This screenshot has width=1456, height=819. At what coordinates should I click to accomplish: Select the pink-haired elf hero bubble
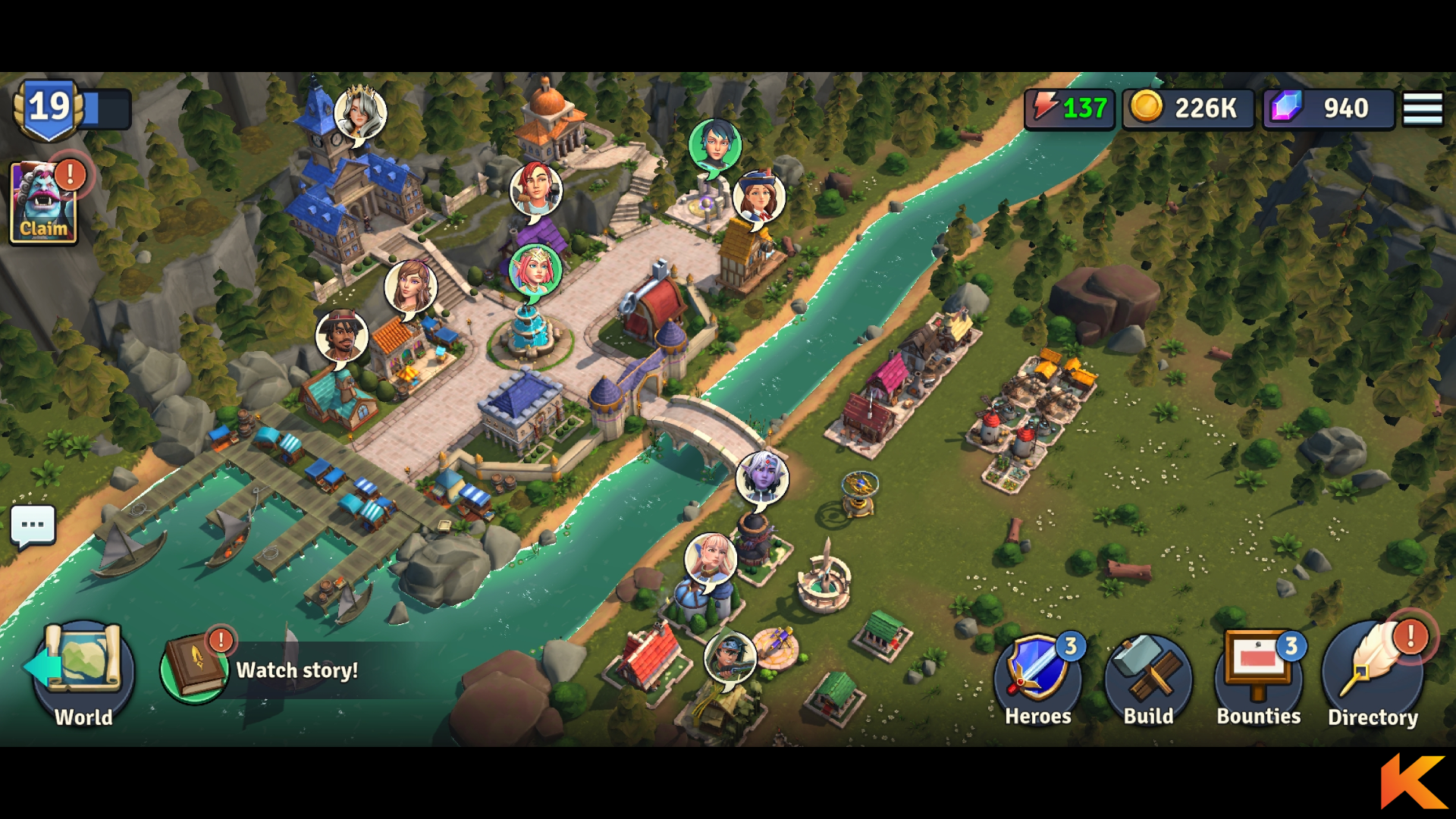pyautogui.click(x=535, y=270)
